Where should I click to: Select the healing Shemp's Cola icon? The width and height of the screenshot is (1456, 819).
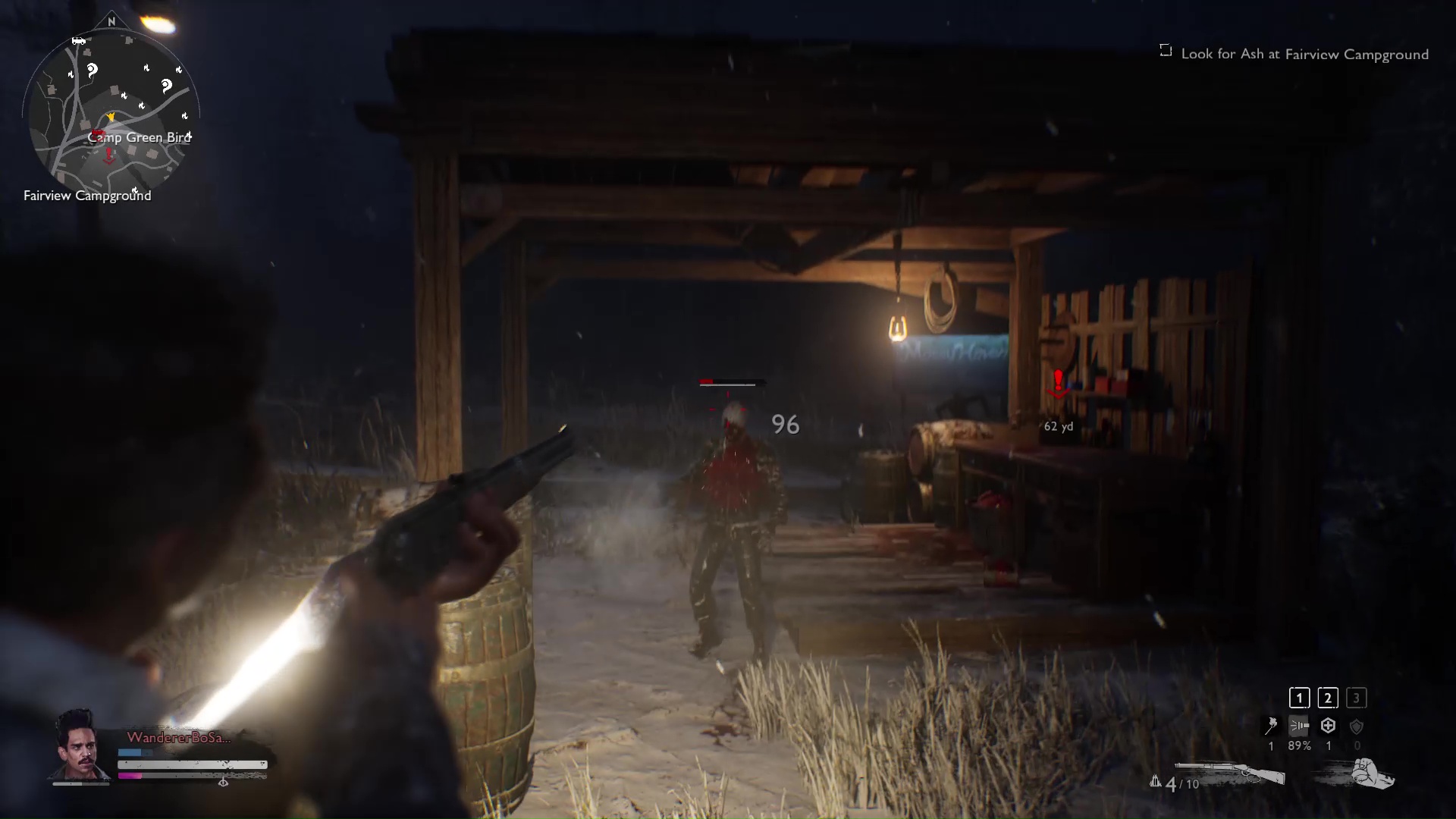click(x=1328, y=725)
